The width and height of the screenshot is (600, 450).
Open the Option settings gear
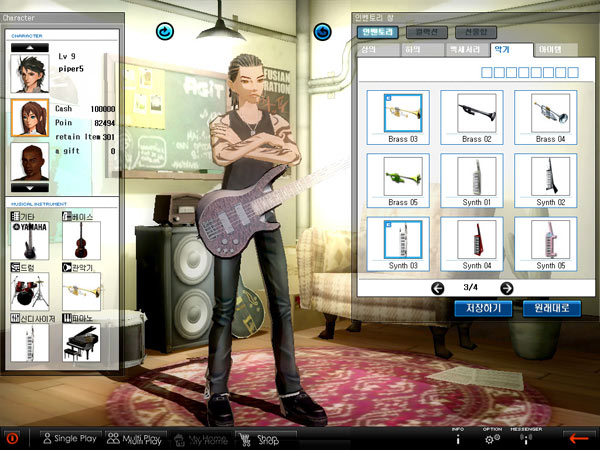(492, 438)
